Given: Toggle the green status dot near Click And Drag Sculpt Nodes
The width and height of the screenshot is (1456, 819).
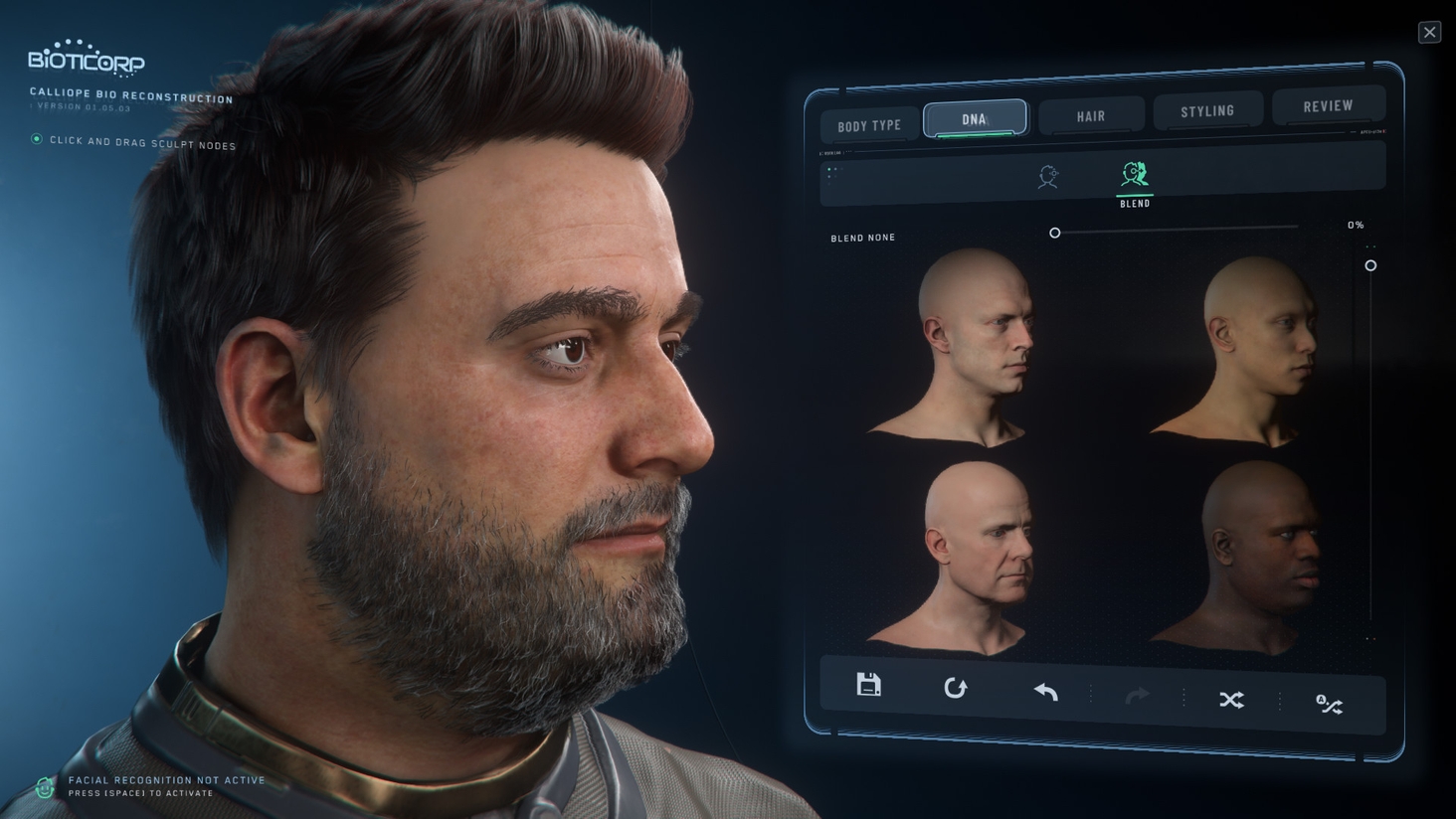Looking at the screenshot, I should 35,140.
